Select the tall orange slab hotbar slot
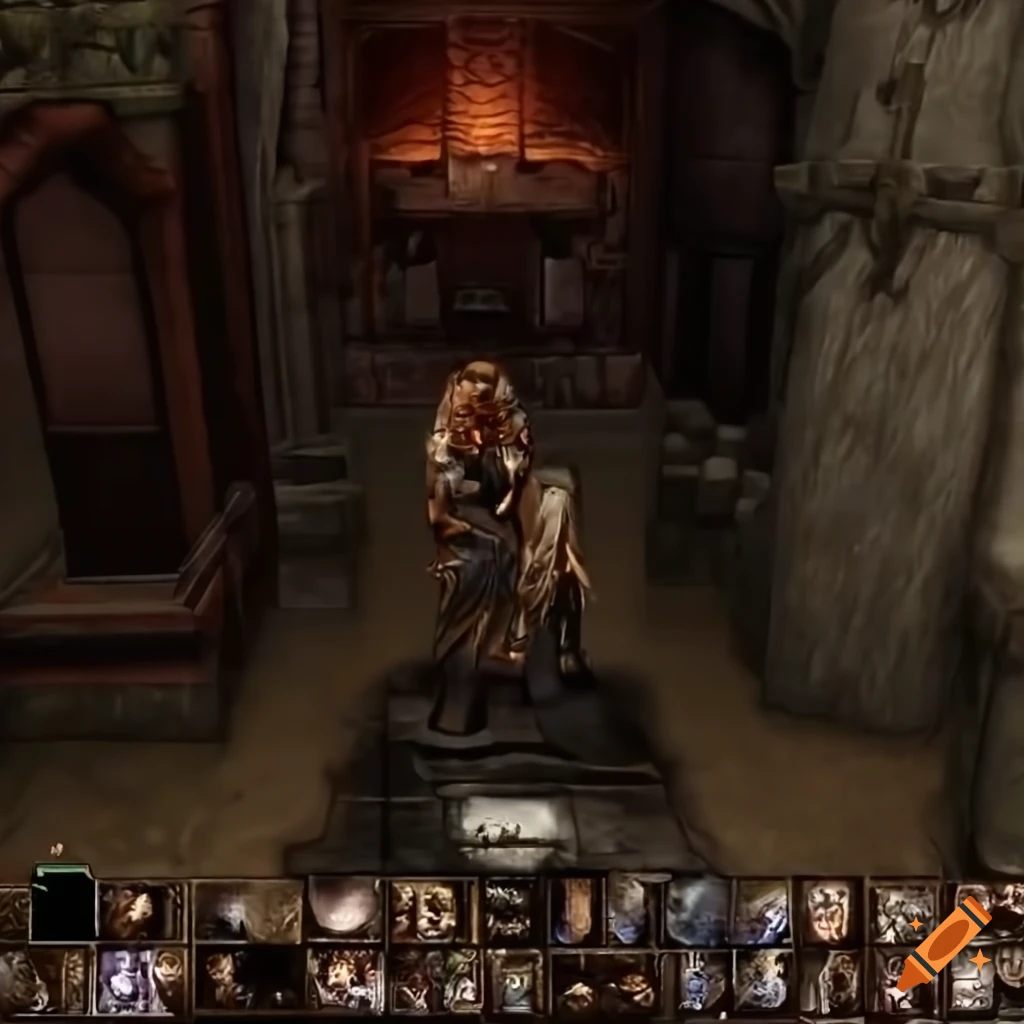 pyautogui.click(x=574, y=909)
